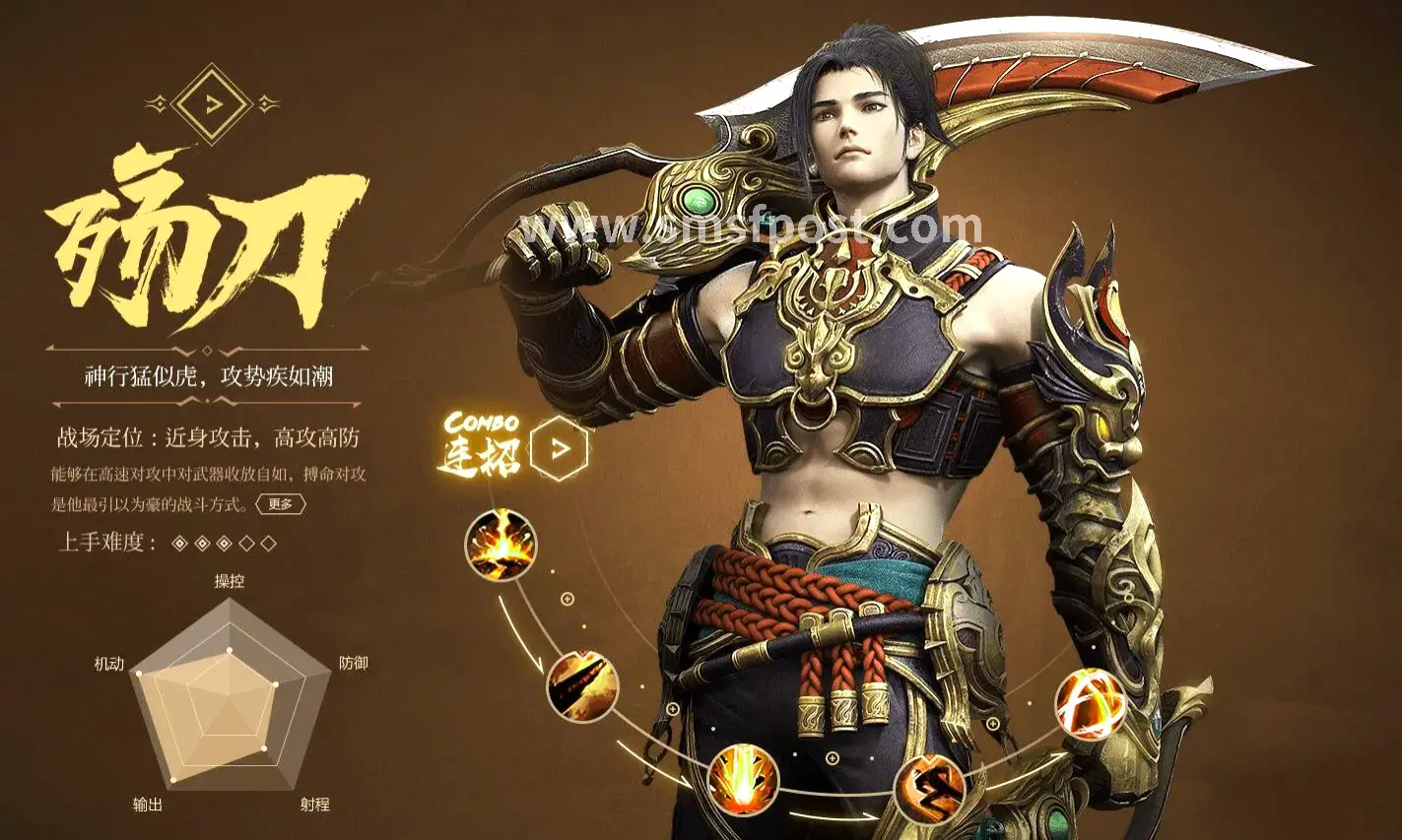Screen dimensions: 1402x840
Task: Select the swirling fire rings skill icon
Action: (x=1090, y=704)
